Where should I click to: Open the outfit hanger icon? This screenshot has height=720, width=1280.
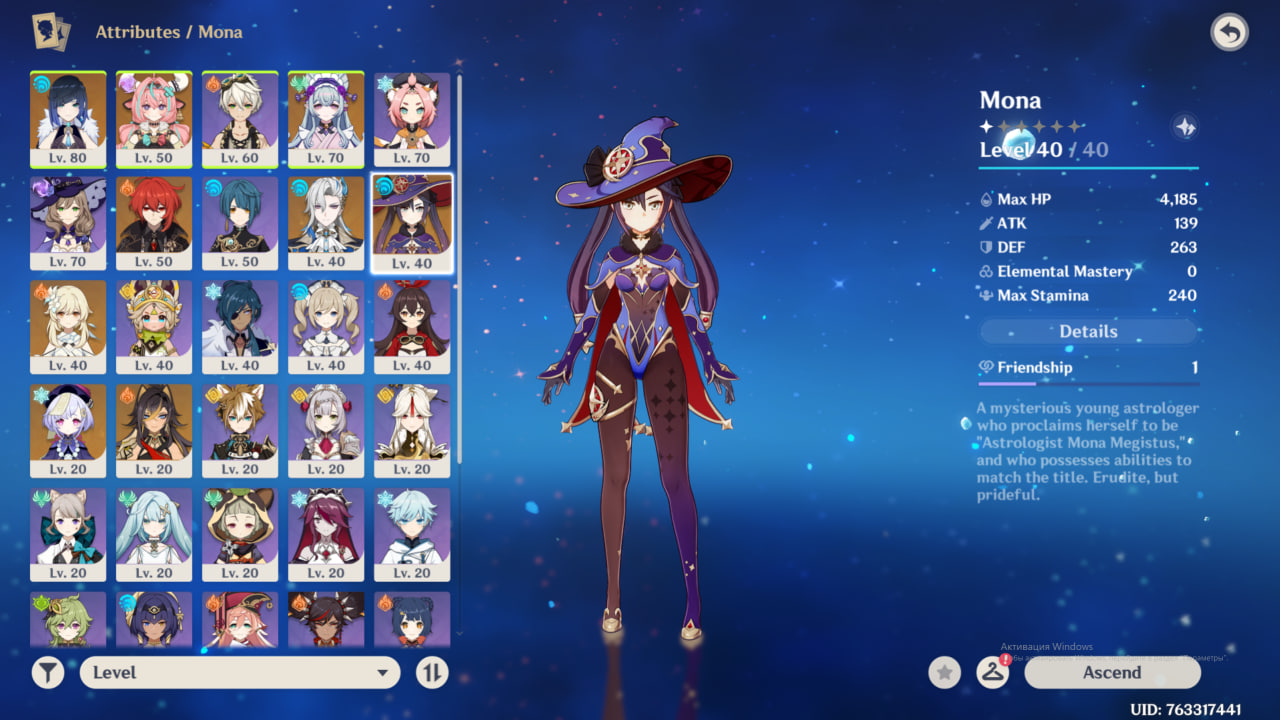pyautogui.click(x=992, y=673)
